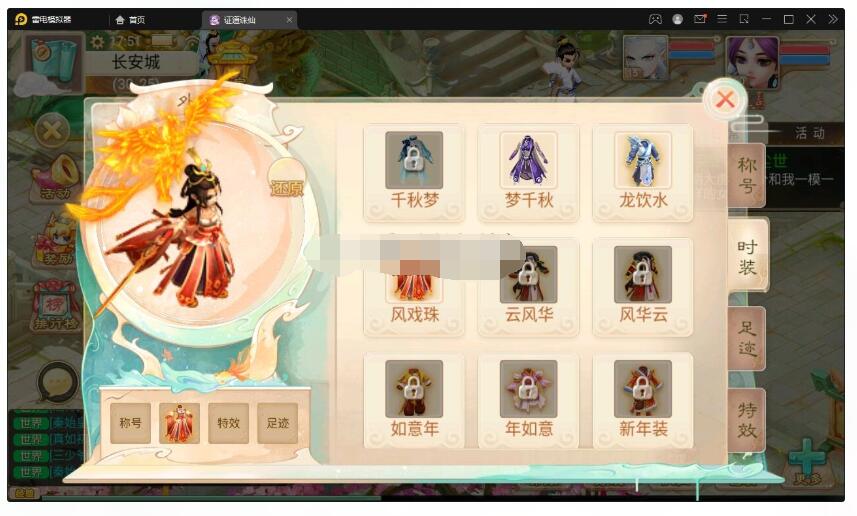The width and height of the screenshot is (857, 516).
Task: Open the 足迹 side tab
Action: click(x=747, y=338)
